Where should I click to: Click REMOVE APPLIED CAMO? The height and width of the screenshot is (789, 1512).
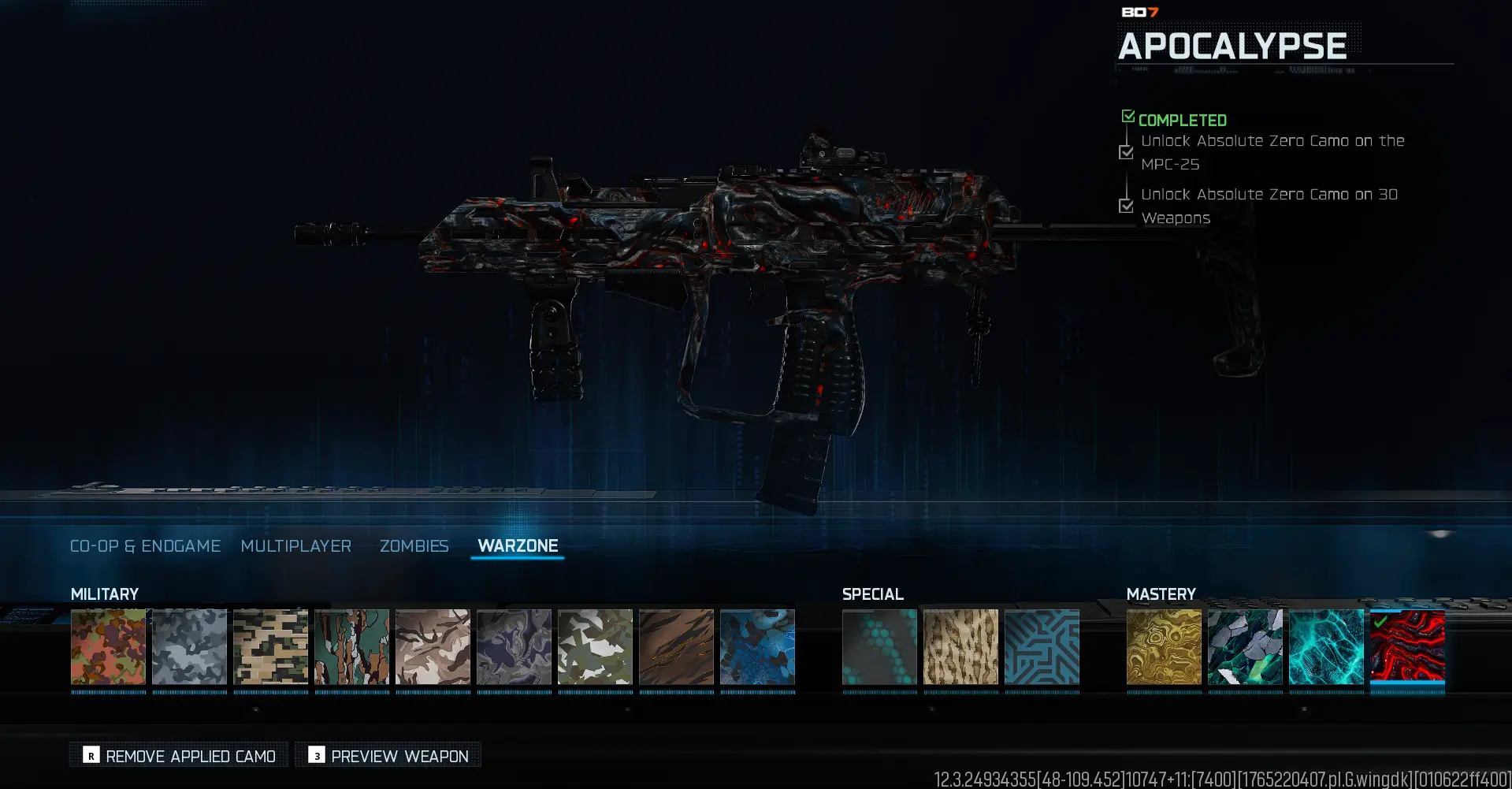coord(178,754)
